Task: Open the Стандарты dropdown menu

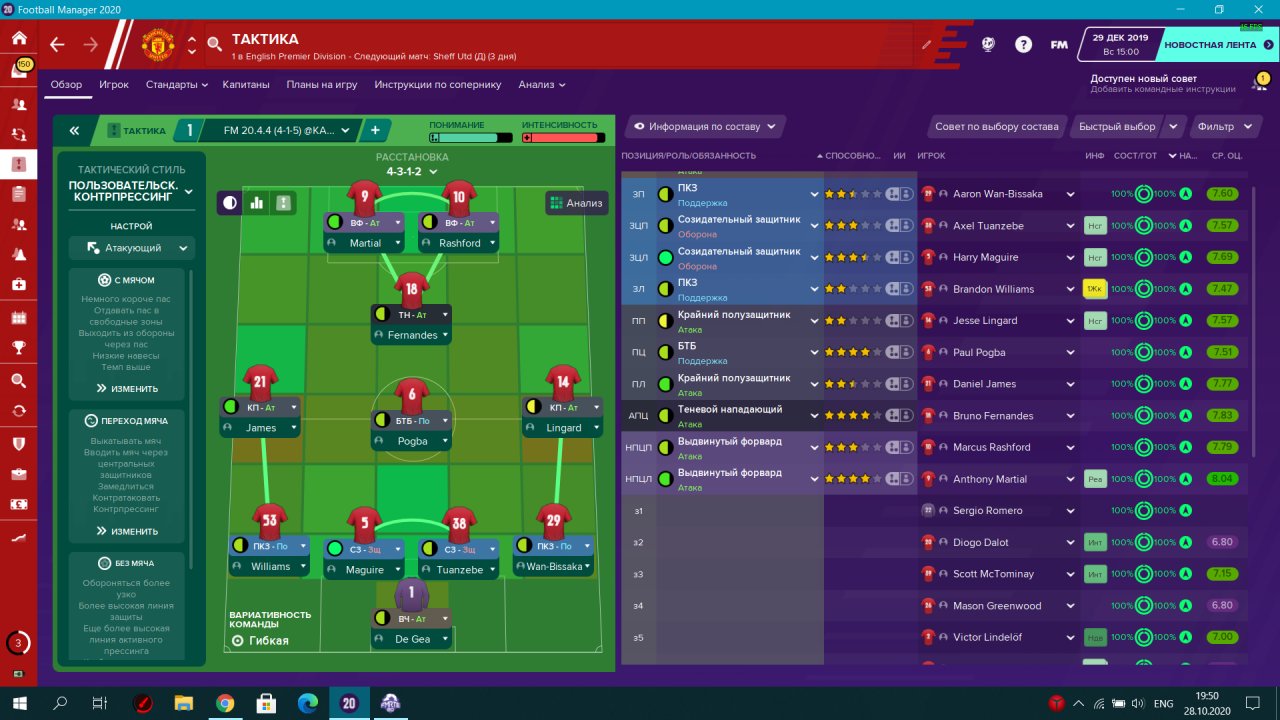Action: pos(176,85)
